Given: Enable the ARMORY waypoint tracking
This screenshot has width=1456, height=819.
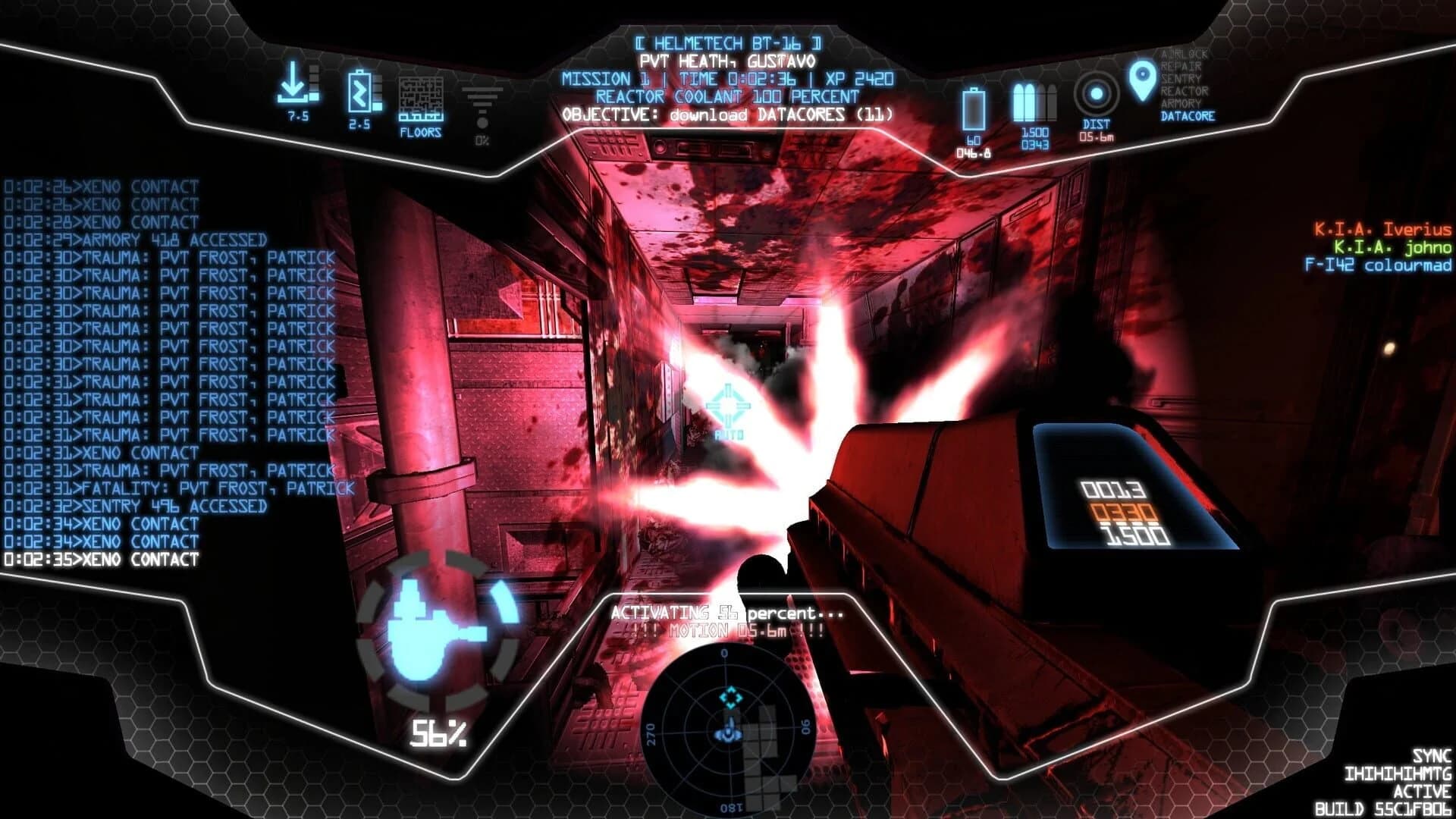Looking at the screenshot, I should pos(1183,101).
